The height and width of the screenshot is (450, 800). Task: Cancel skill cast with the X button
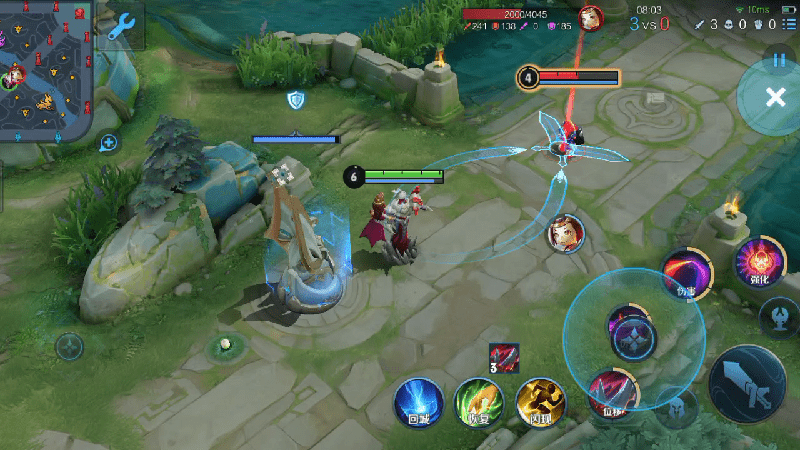pyautogui.click(x=774, y=97)
